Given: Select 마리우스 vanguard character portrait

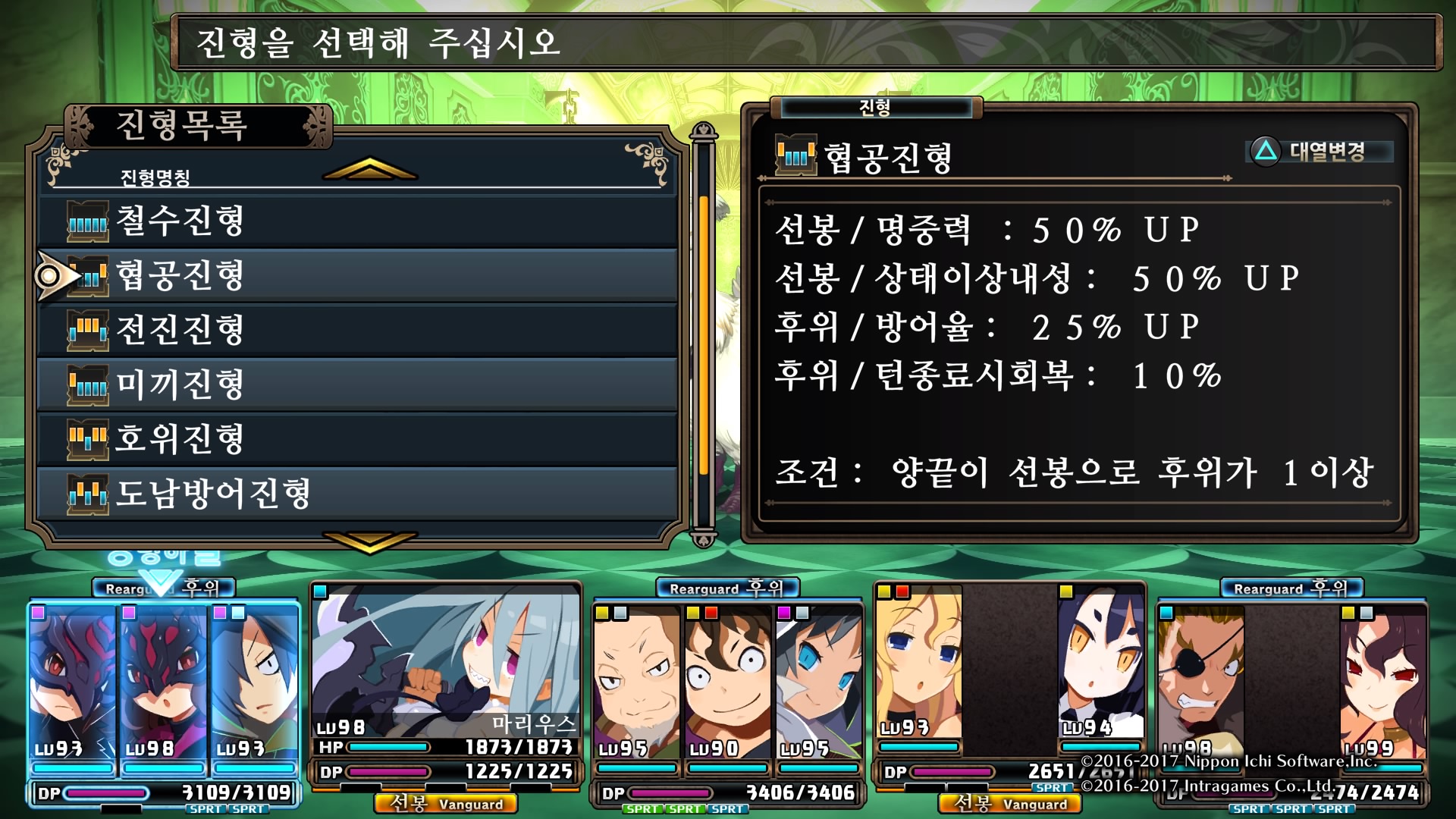Looking at the screenshot, I should pos(446,660).
